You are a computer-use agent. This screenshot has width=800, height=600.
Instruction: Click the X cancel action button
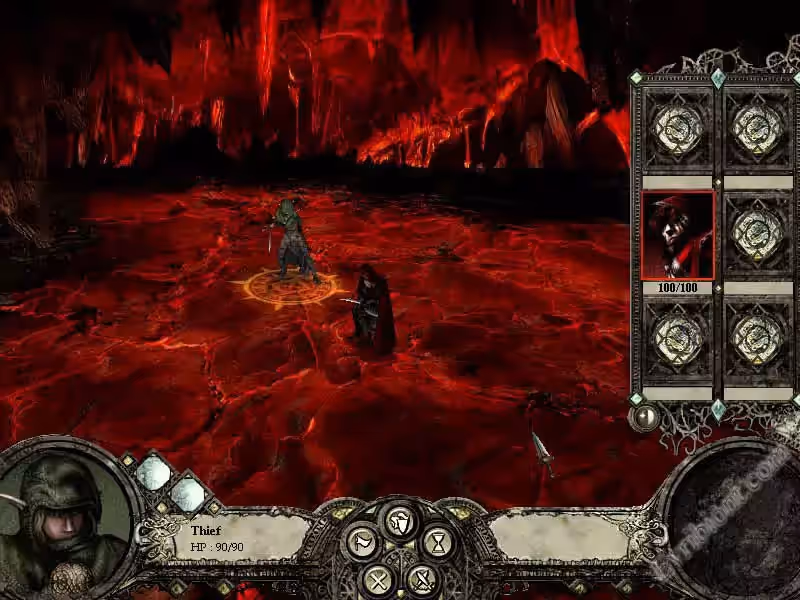[x=376, y=578]
